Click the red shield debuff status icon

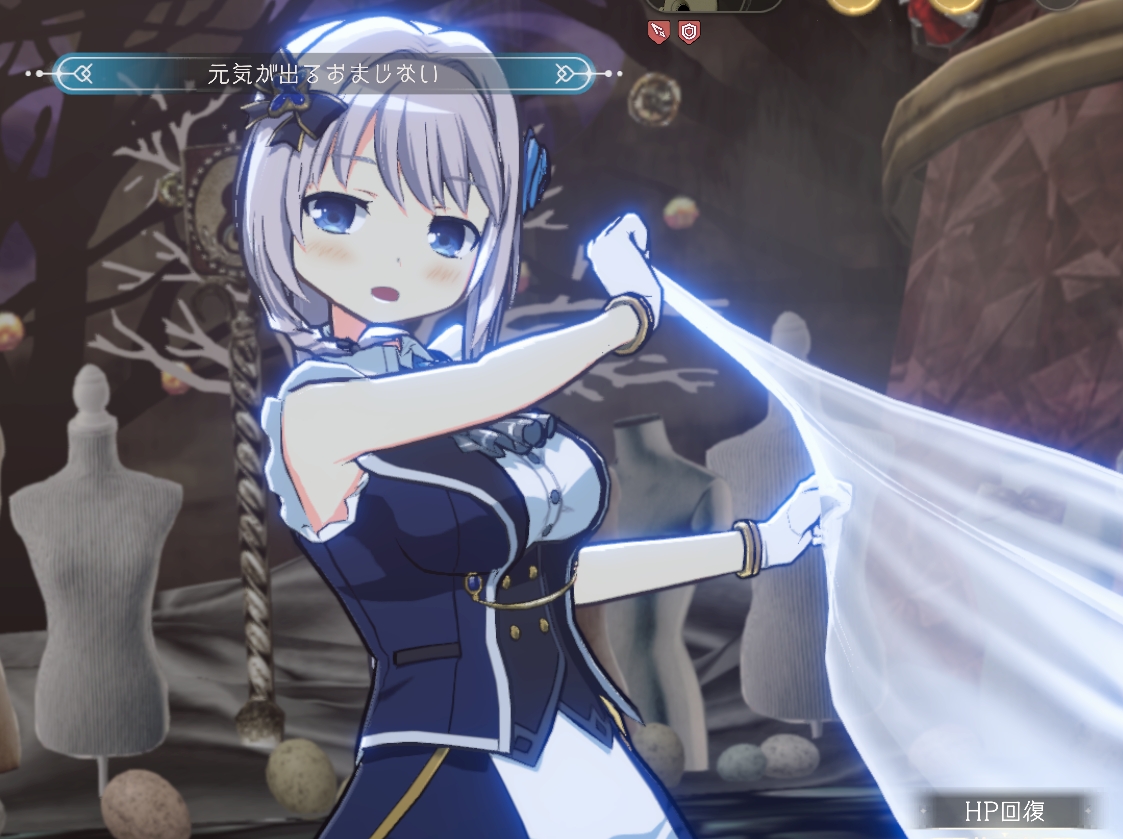689,31
